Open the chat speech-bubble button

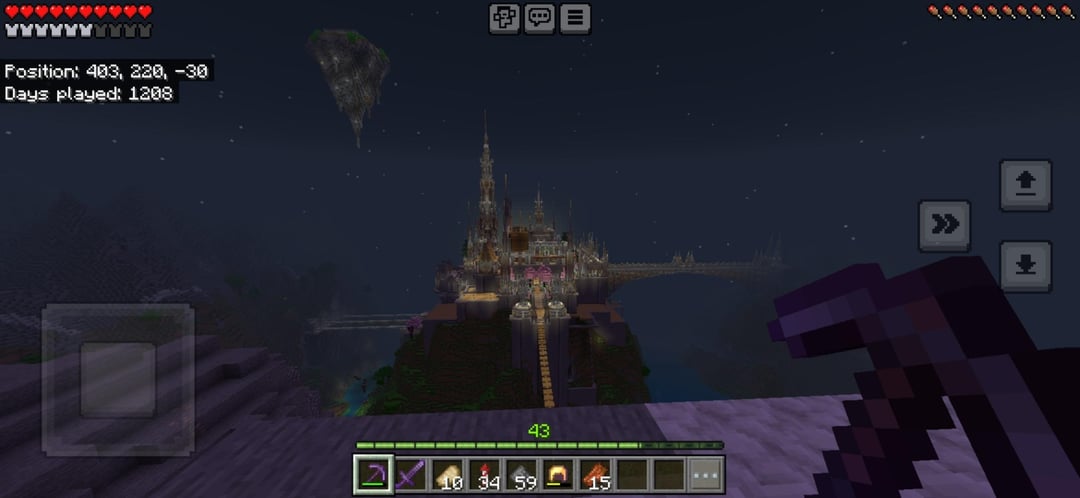tap(540, 18)
